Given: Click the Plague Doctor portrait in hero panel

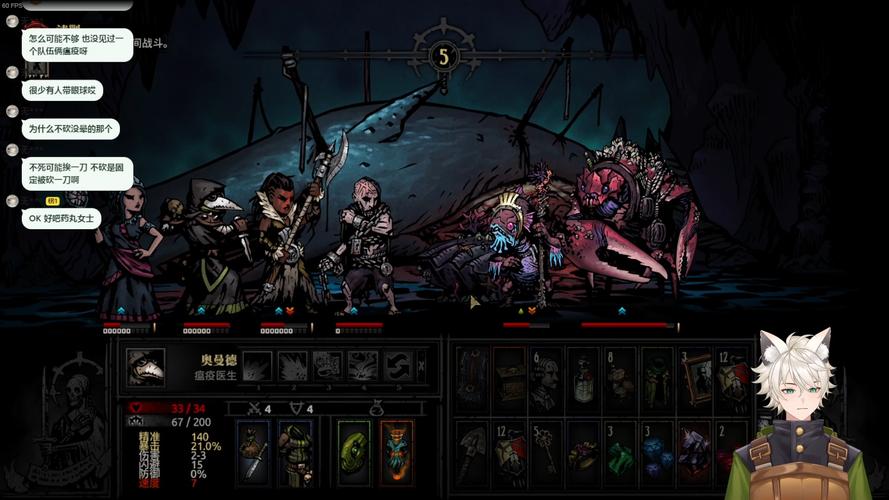Looking at the screenshot, I should click(x=145, y=367).
